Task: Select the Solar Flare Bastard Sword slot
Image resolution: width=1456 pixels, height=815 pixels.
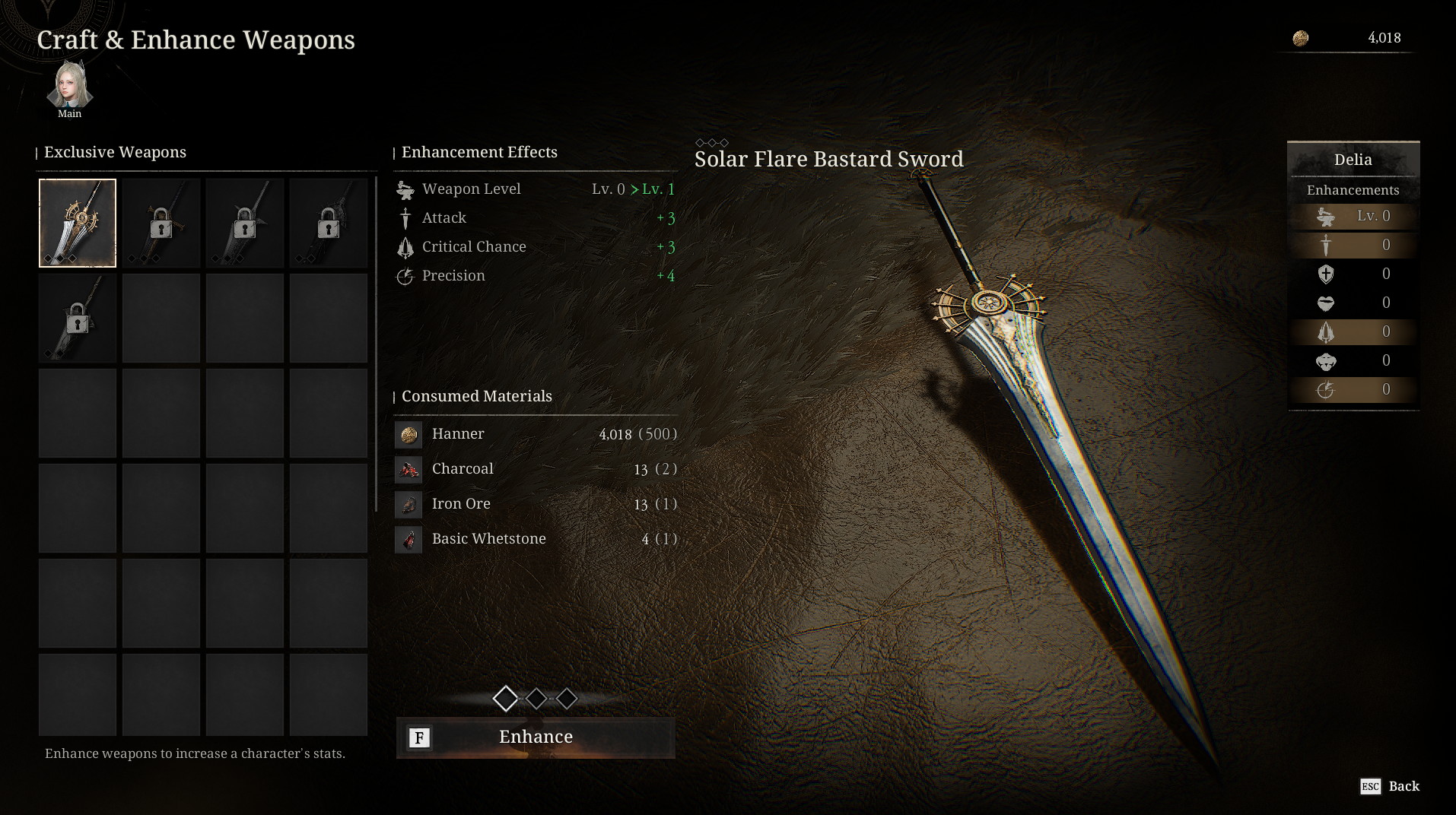Action: point(78,223)
